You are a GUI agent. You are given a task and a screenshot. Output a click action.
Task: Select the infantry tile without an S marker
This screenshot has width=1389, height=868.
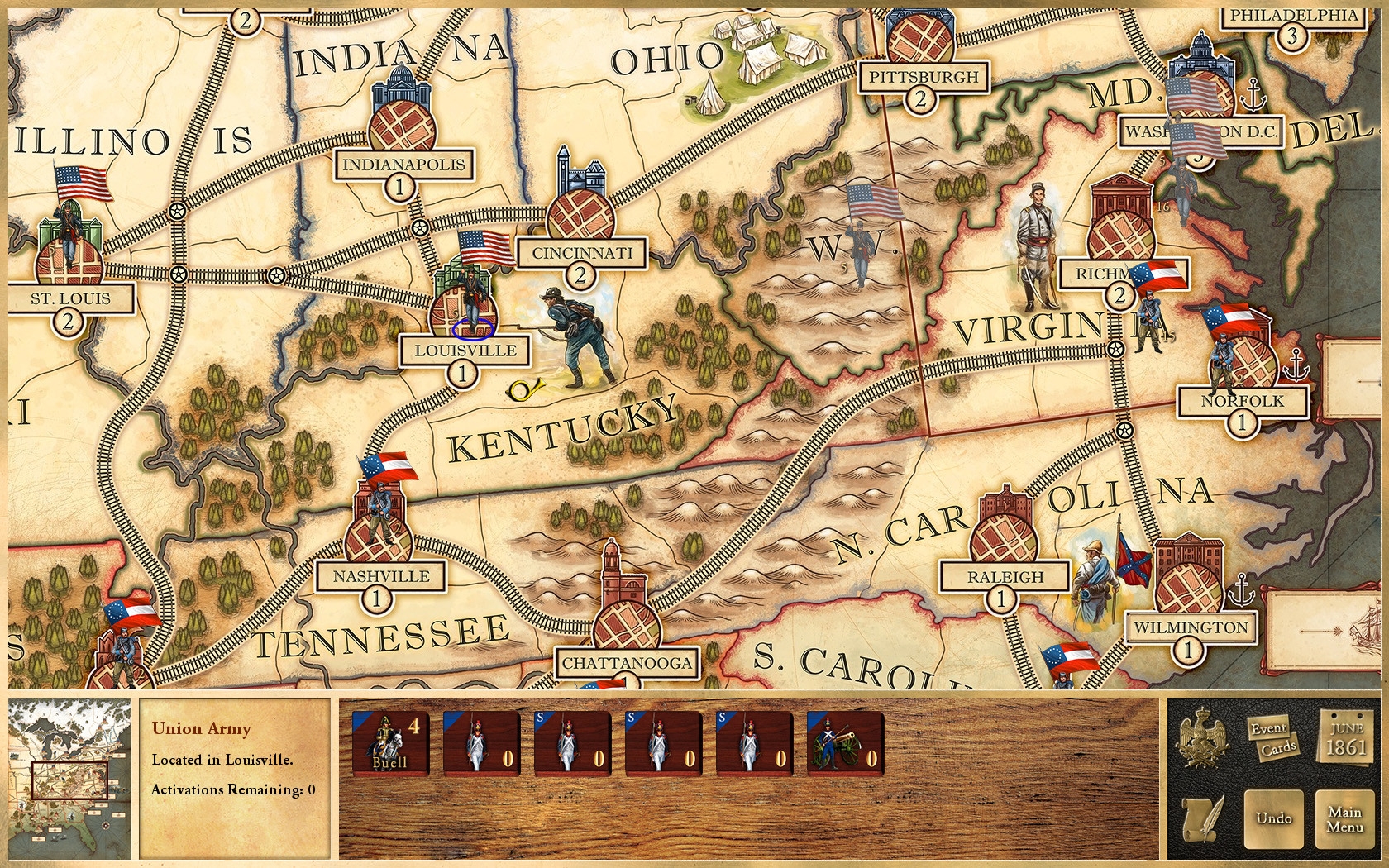pyautogui.click(x=481, y=743)
